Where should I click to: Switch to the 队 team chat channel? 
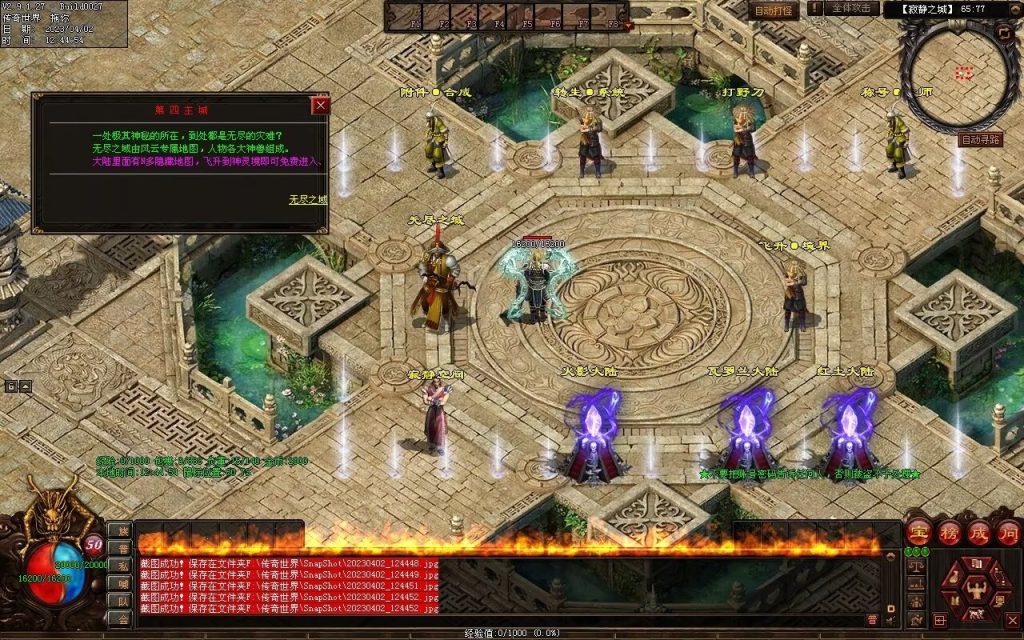pos(119,600)
